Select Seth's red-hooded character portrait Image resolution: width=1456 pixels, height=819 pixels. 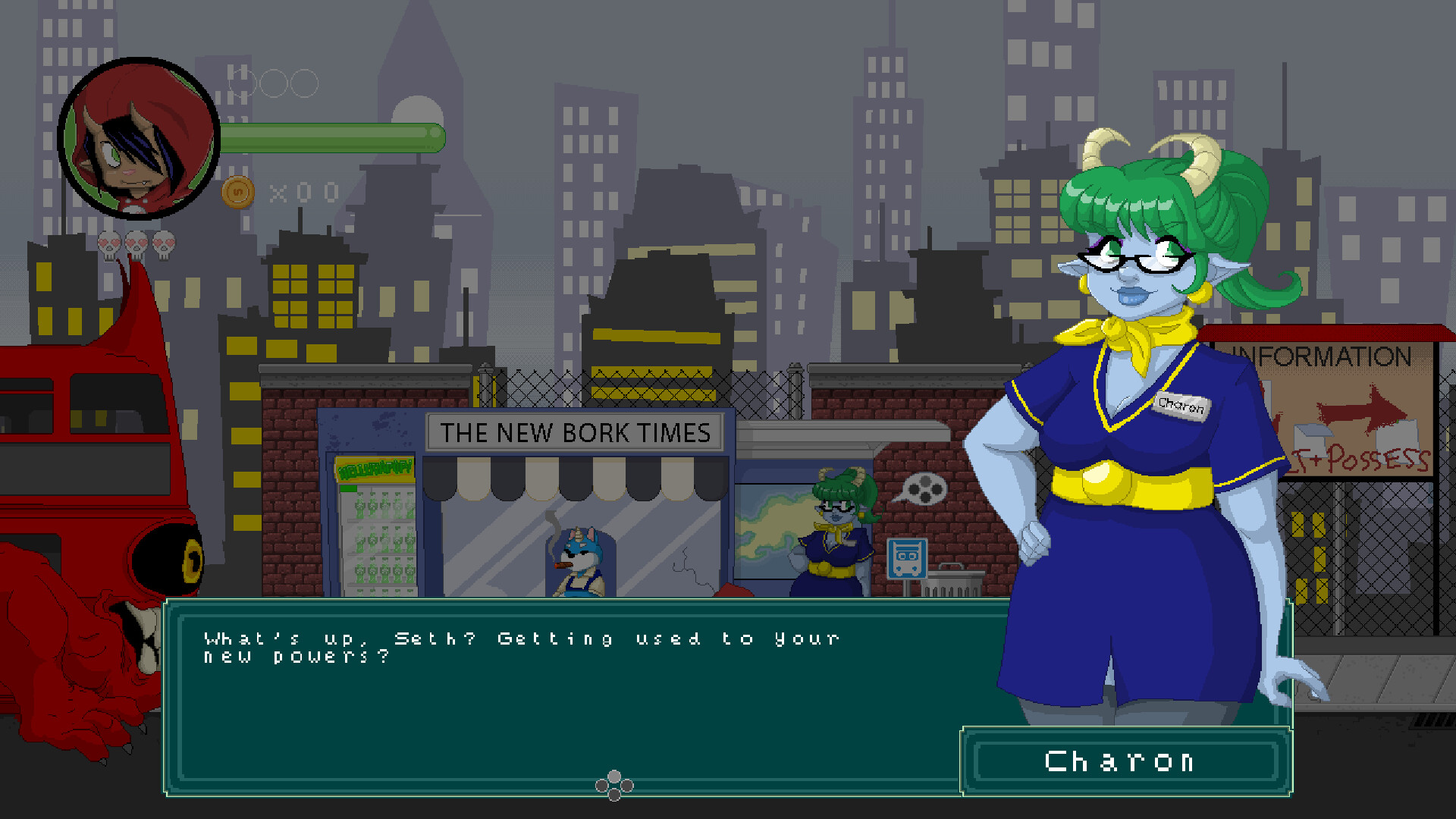[x=139, y=139]
